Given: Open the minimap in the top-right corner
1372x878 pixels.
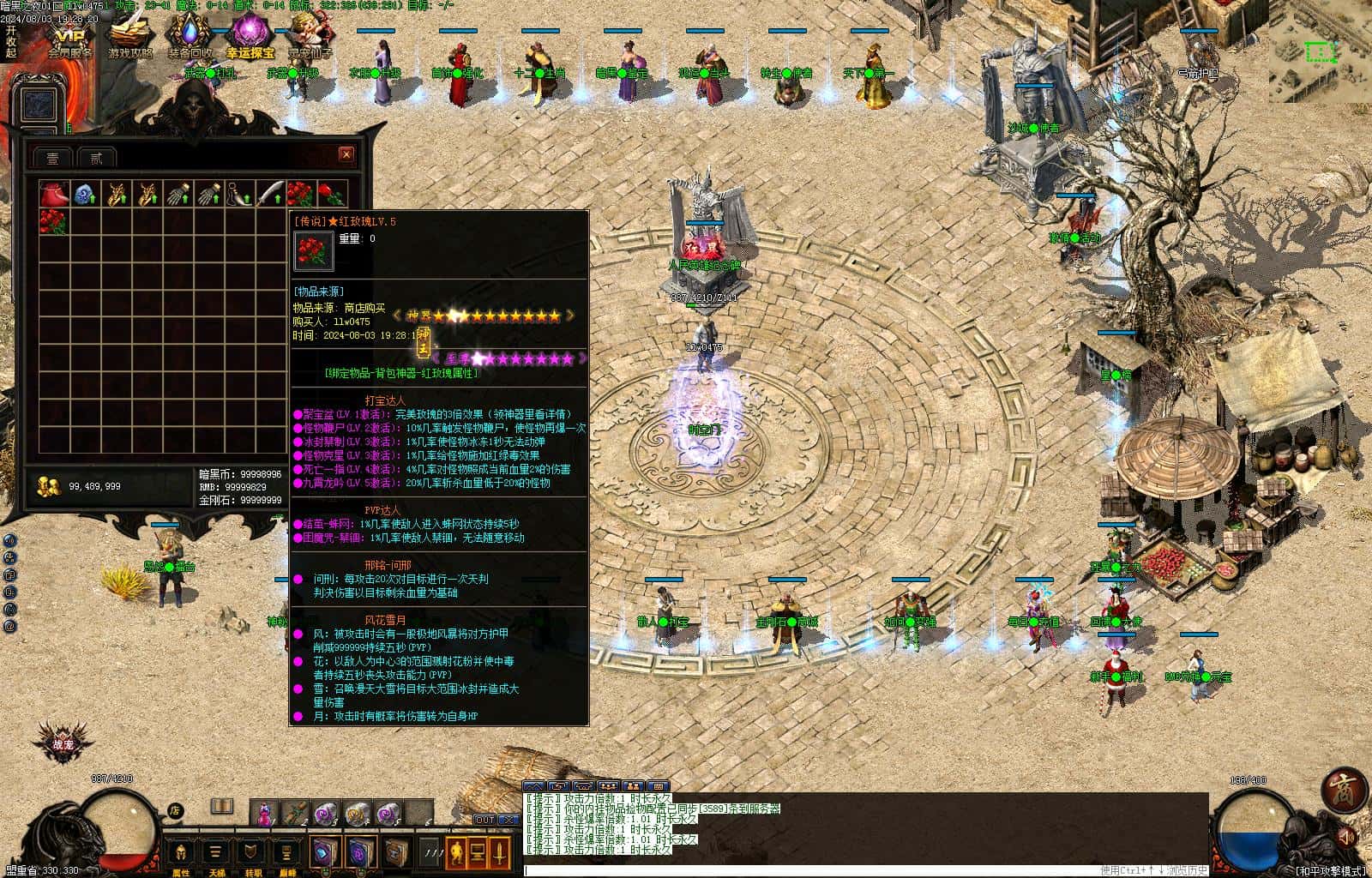Looking at the screenshot, I should point(1319,53).
